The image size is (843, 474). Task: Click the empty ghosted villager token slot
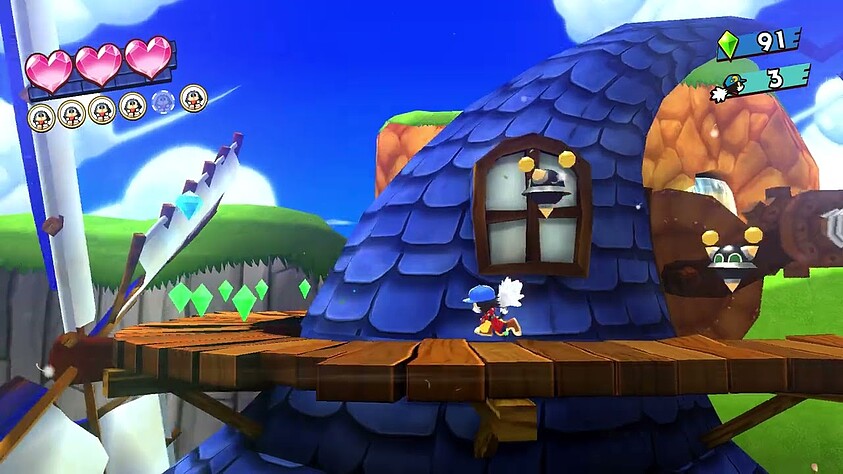tap(163, 101)
